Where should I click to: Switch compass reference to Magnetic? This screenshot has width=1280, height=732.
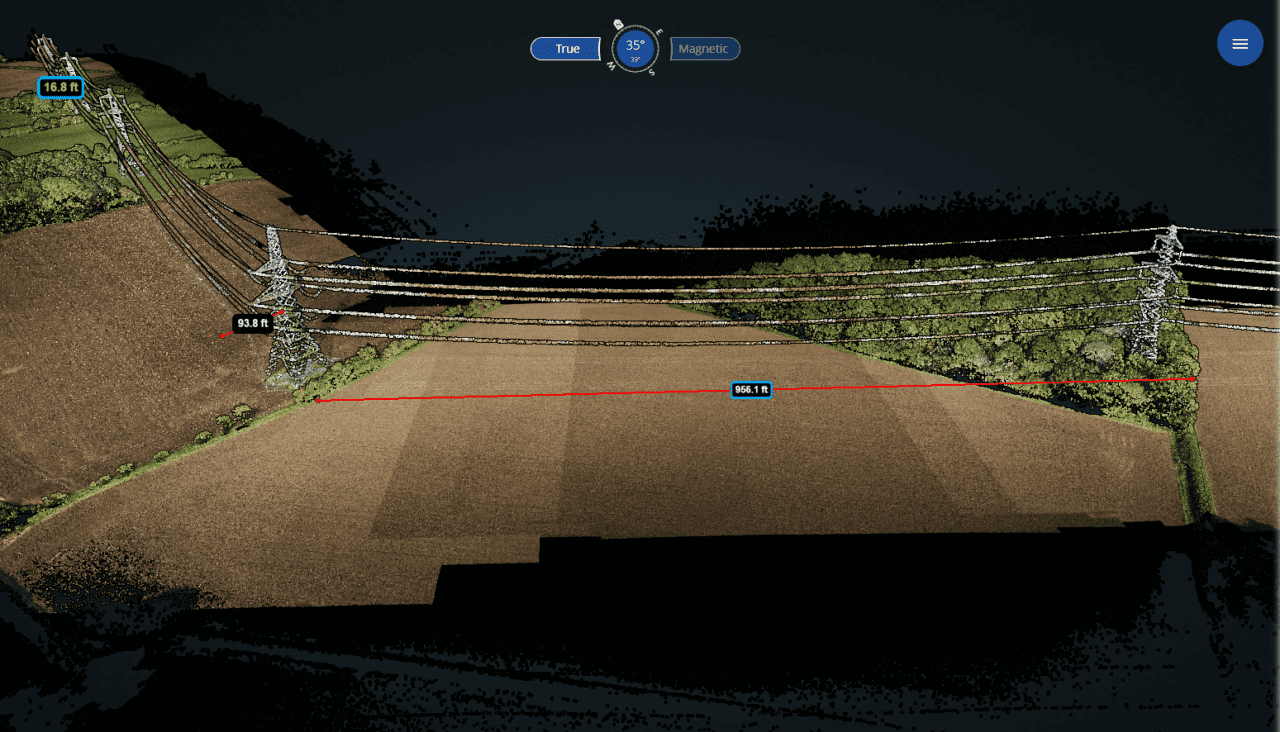pos(704,49)
